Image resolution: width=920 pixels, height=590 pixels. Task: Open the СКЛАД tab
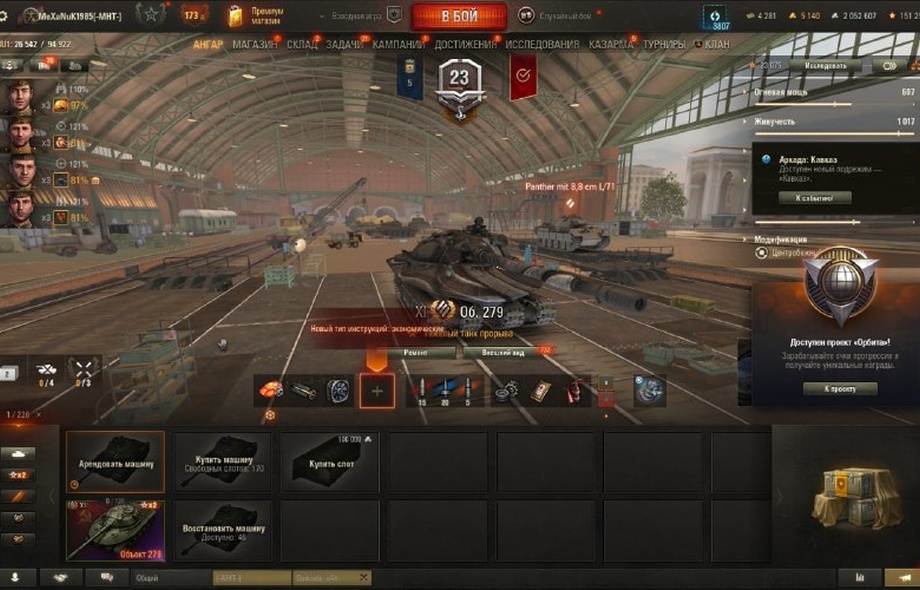tap(302, 45)
